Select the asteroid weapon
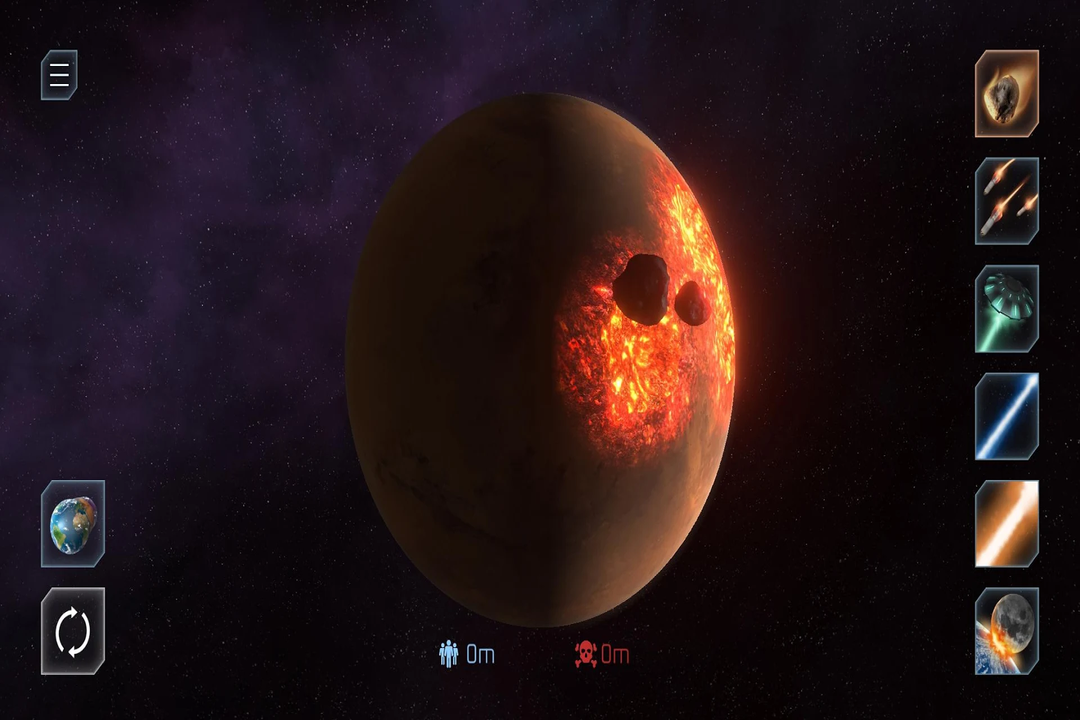The height and width of the screenshot is (720, 1080). 1007,93
